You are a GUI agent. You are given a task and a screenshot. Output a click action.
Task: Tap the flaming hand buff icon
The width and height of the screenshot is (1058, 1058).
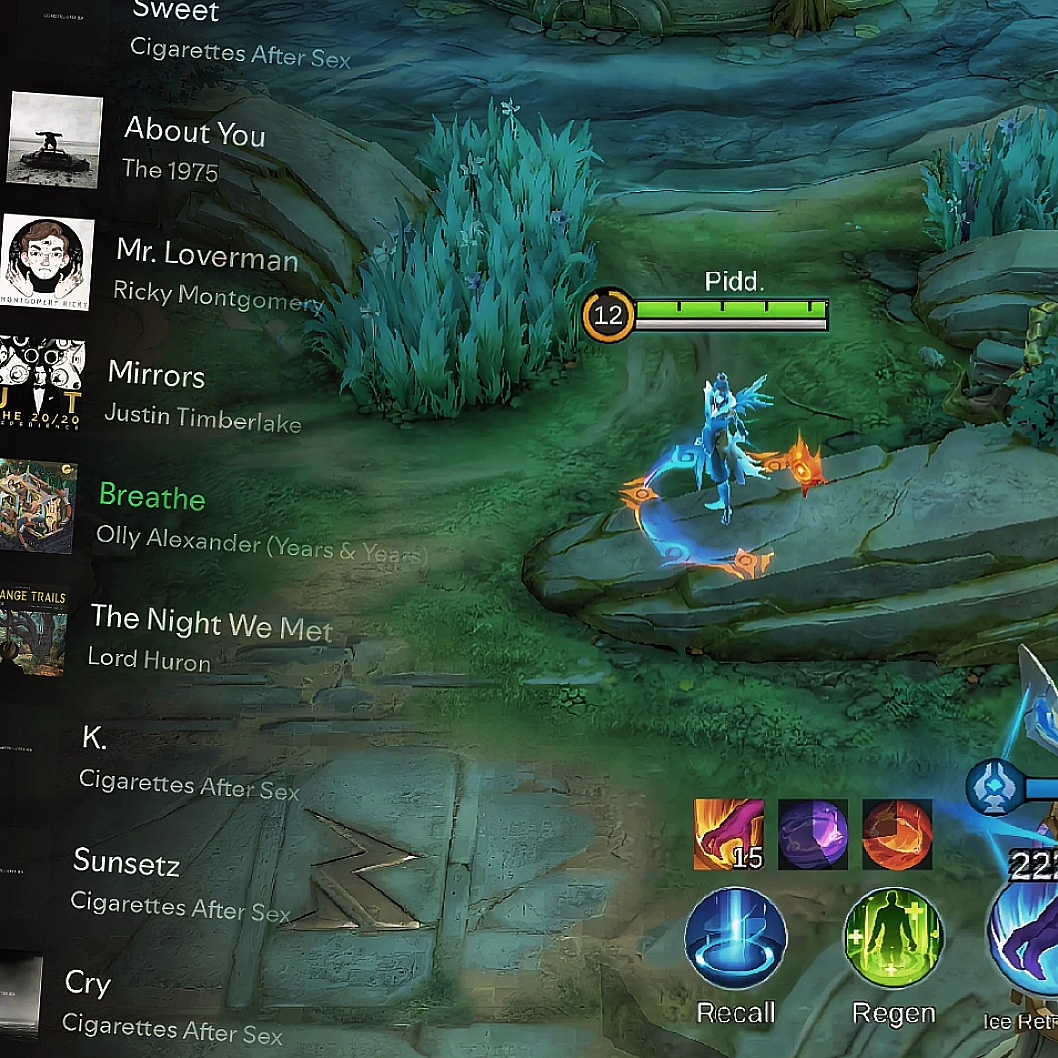coord(728,833)
